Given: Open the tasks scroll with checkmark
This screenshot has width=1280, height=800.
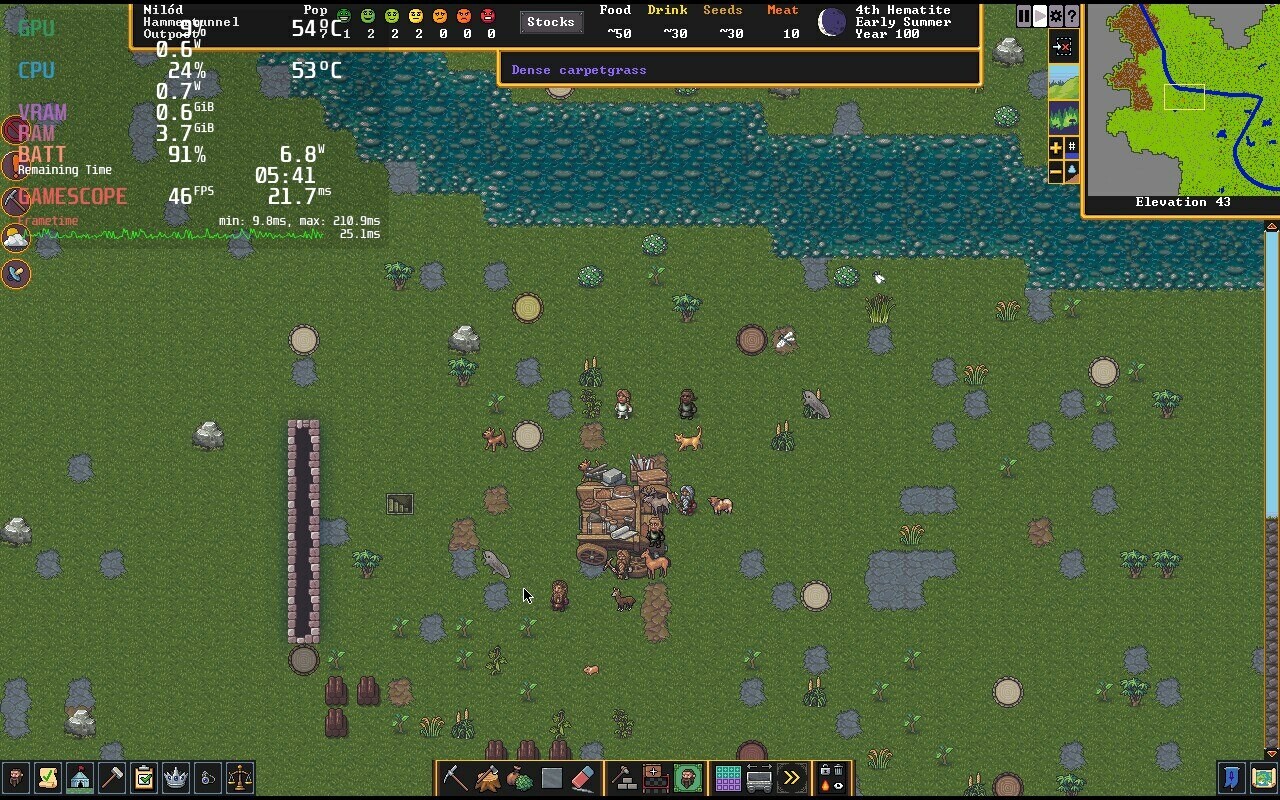Looking at the screenshot, I should coord(48,777).
